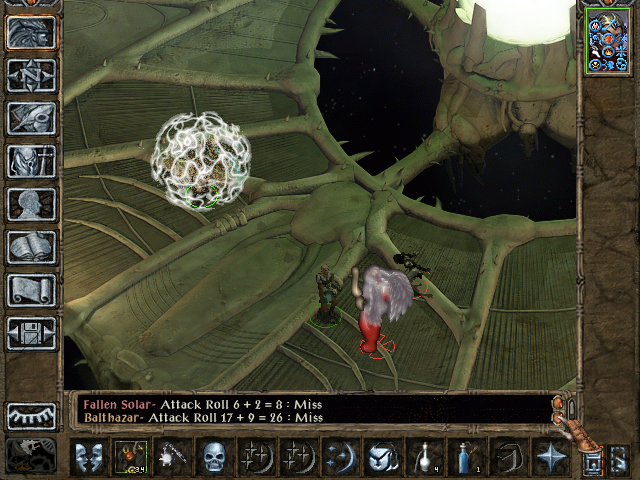Open the inventory screen

(x=31, y=161)
